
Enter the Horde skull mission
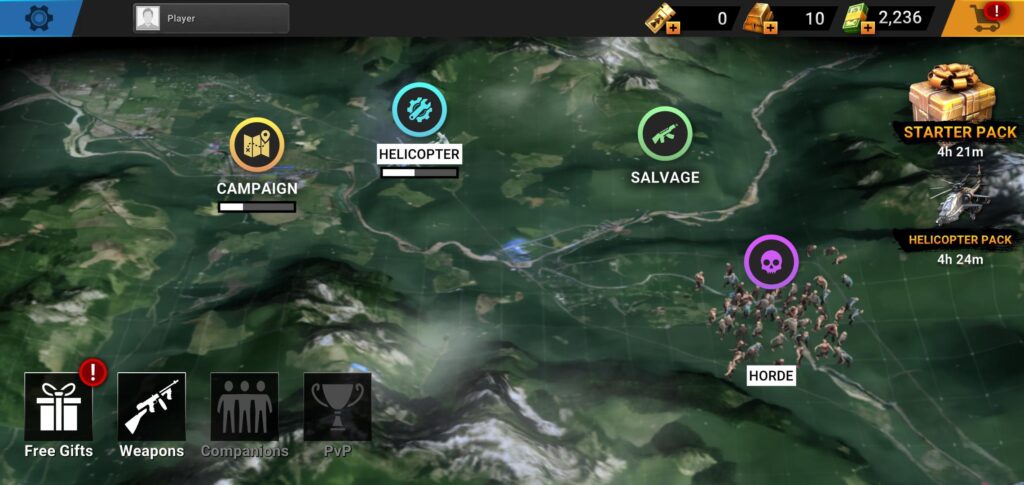pos(771,262)
